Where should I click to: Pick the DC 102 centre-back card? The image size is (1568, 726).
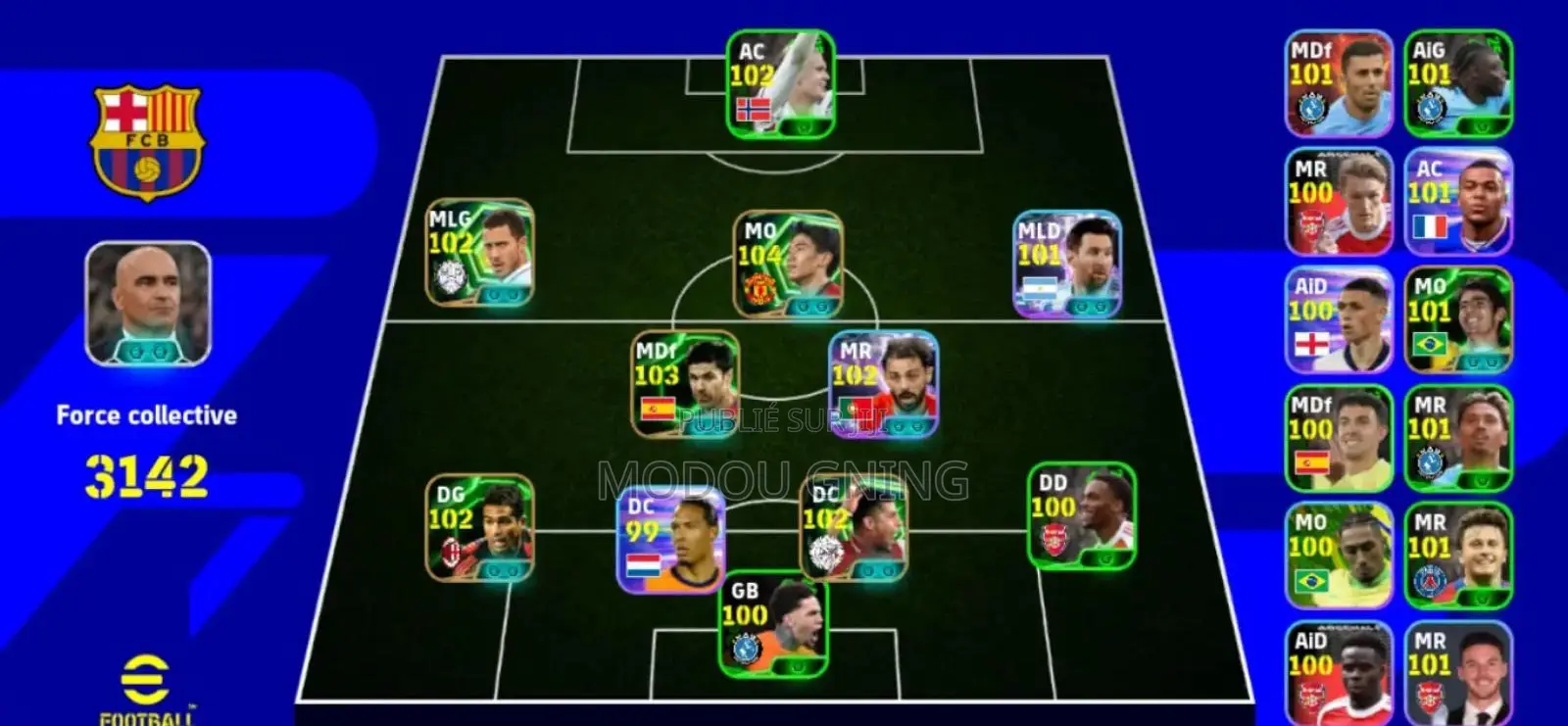tap(854, 529)
